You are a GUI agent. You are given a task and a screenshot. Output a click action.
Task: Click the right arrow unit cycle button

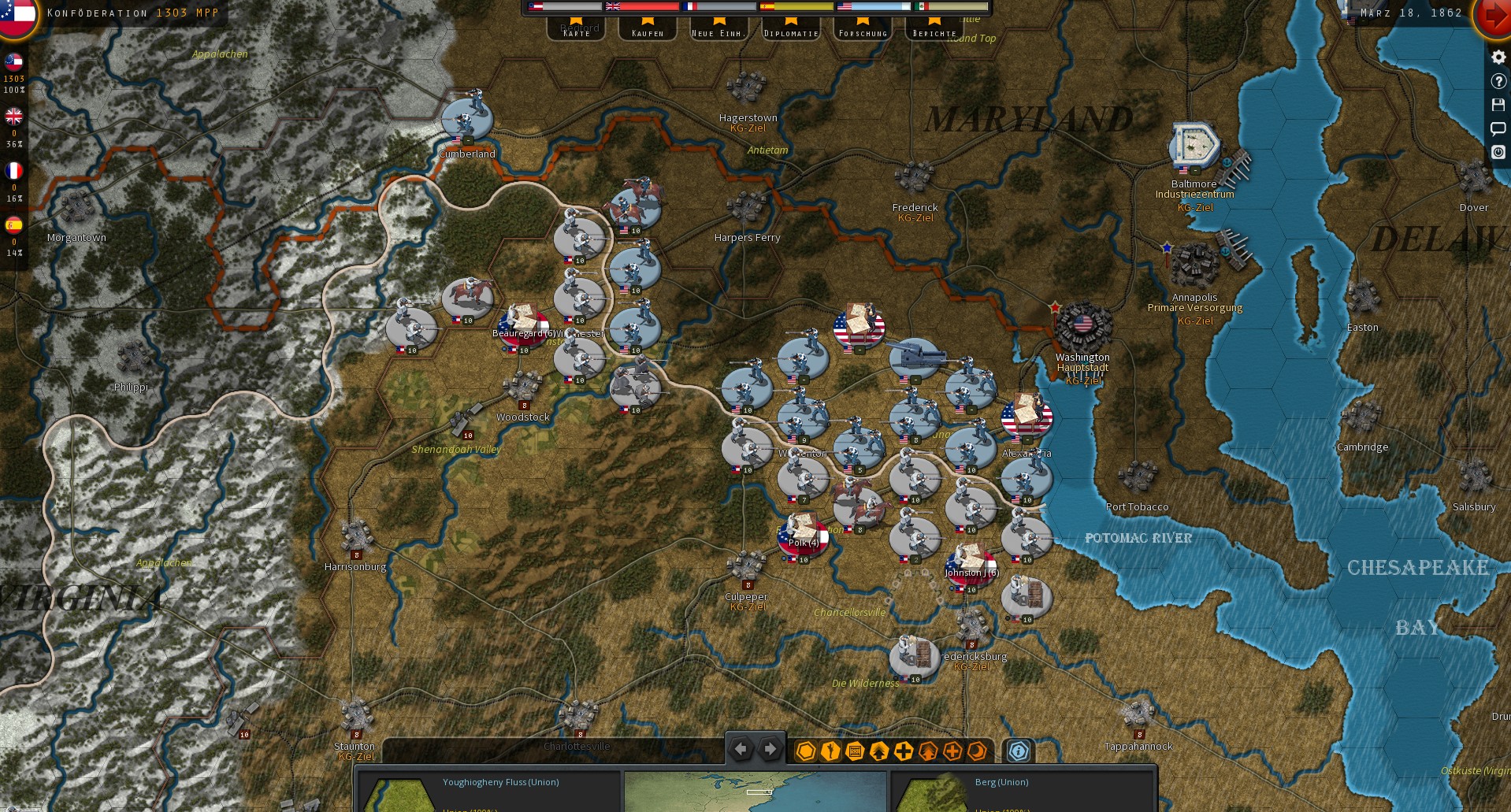click(768, 749)
